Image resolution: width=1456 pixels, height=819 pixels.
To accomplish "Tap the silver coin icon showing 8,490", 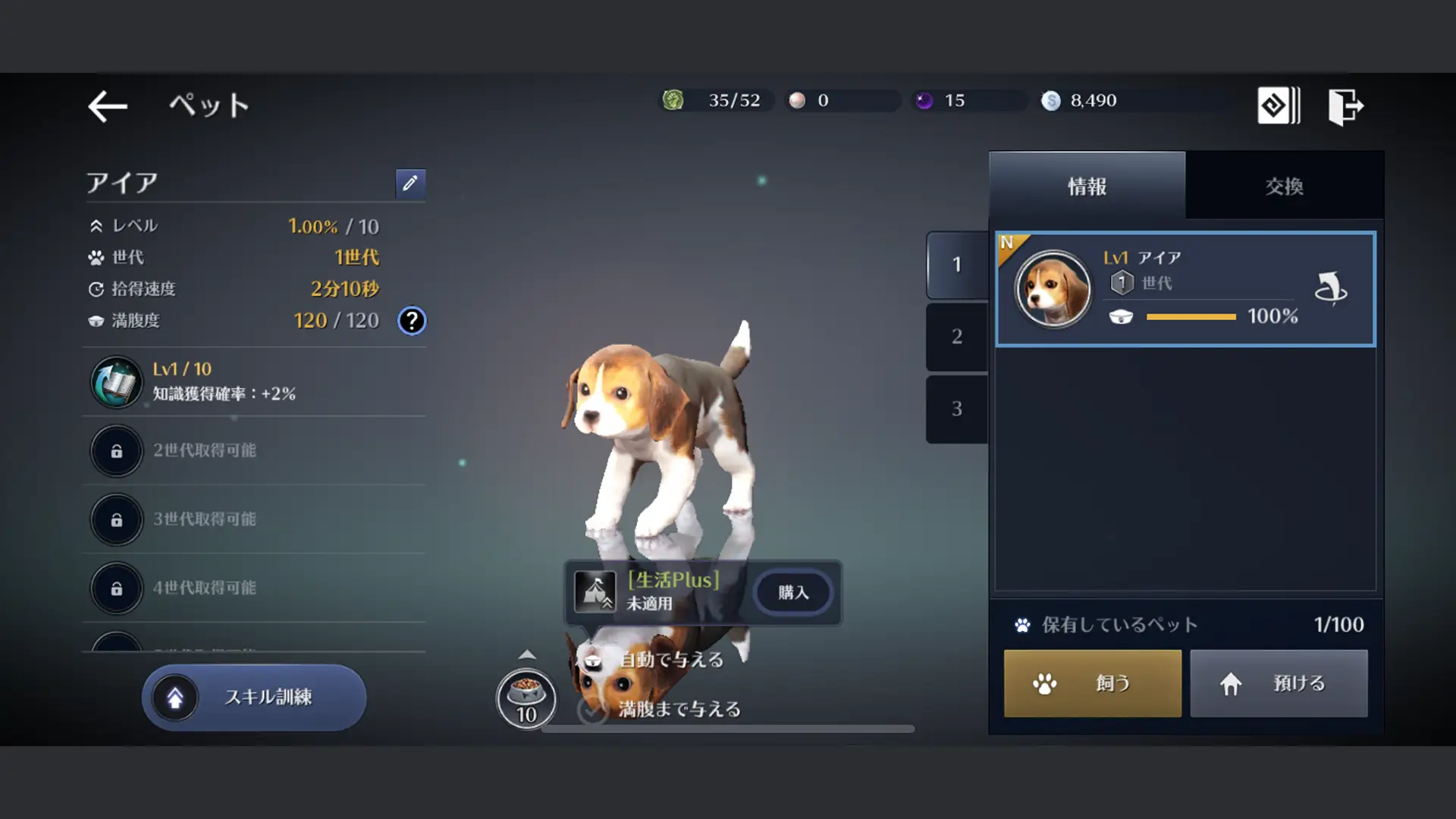I will (x=1051, y=100).
